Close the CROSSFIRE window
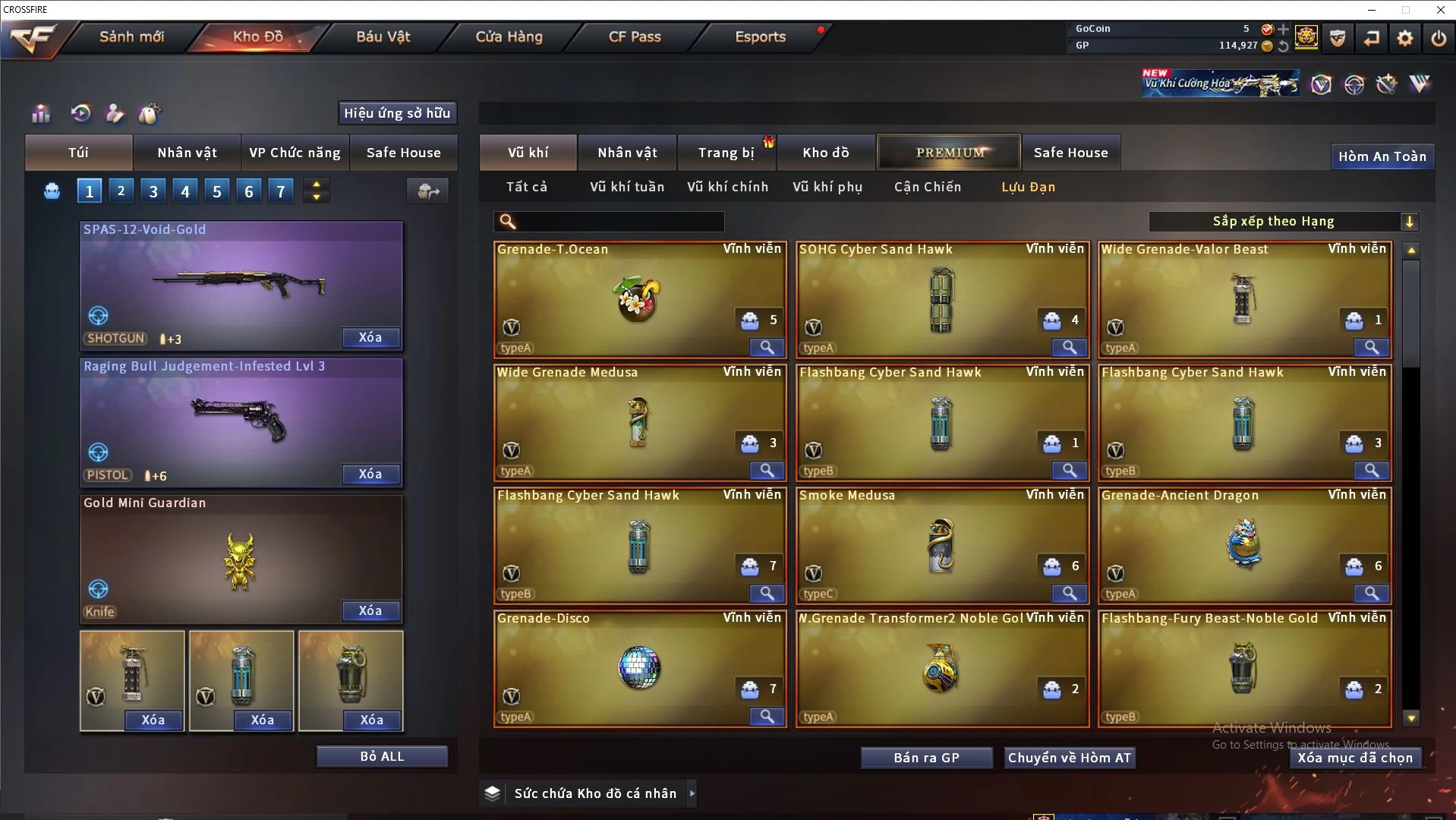The width and height of the screenshot is (1456, 820). pos(1440,10)
